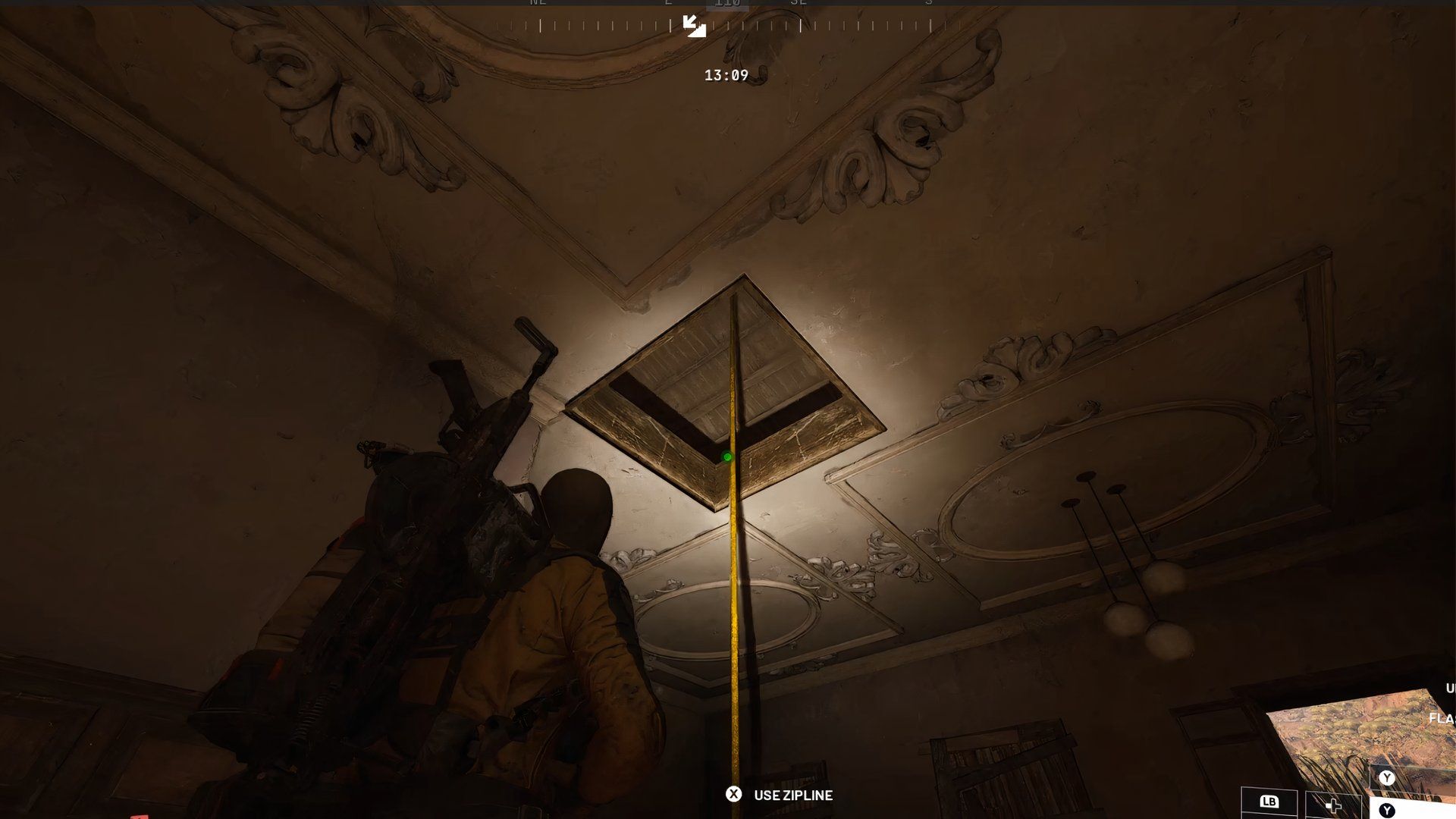Select the LB bumper icon in bottom right
Viewport: 1456px width, 819px height.
1269,802
